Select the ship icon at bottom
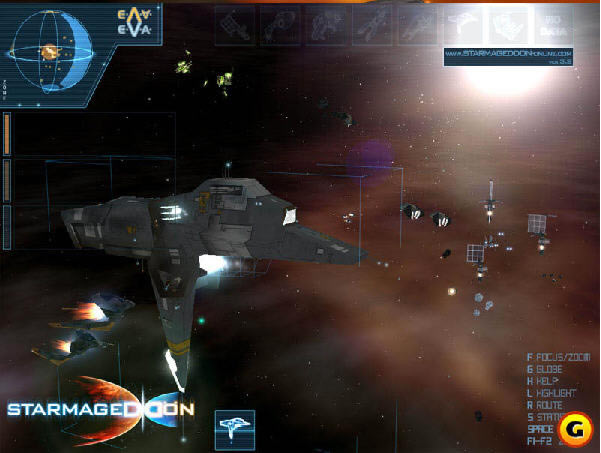Screen dimensions: 601x453 click(235, 428)
